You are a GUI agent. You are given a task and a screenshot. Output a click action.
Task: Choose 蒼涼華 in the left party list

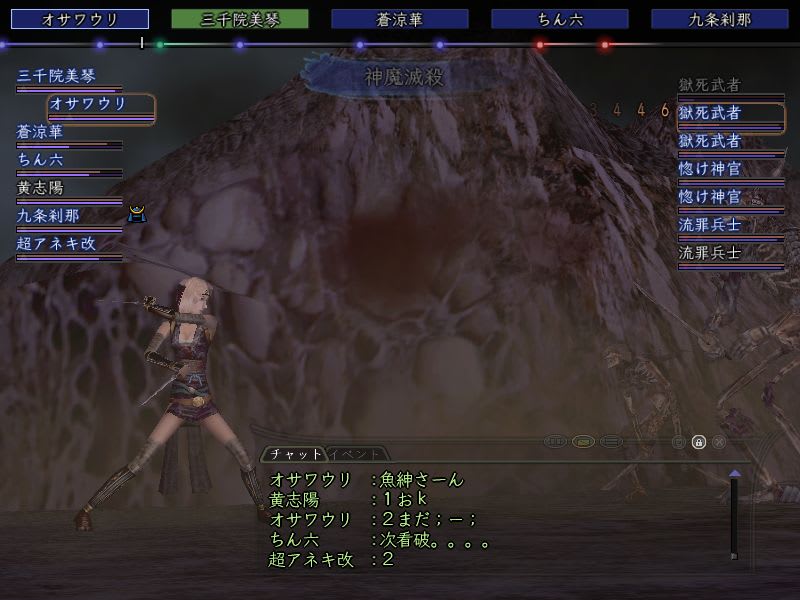tap(40, 131)
